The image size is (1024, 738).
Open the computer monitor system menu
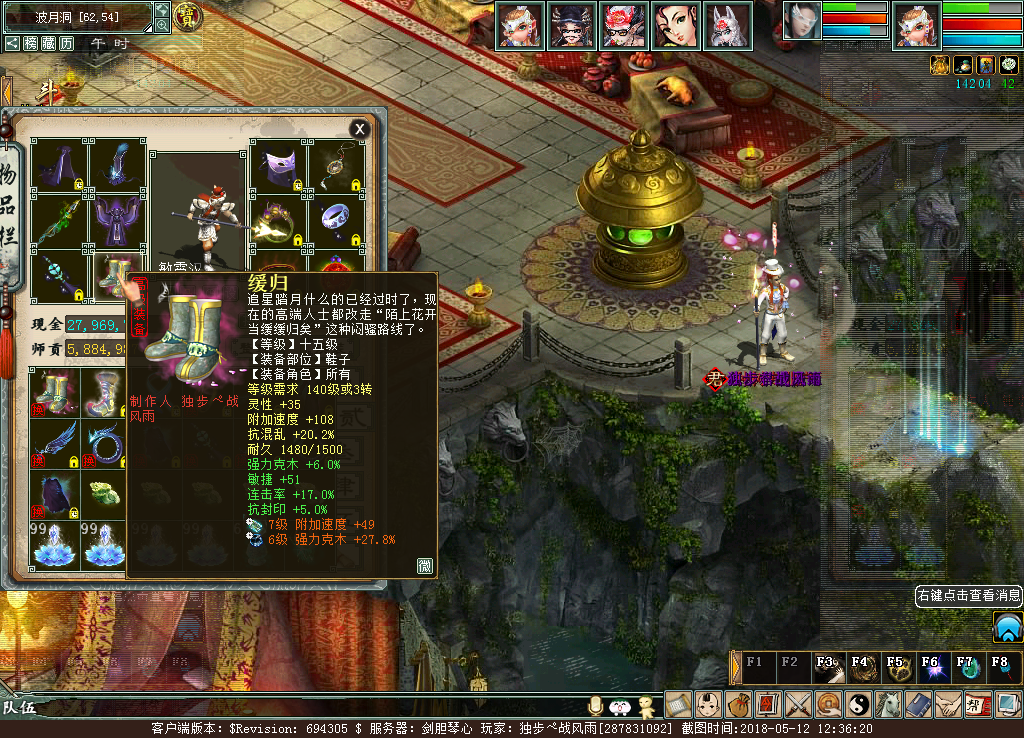(1008, 704)
